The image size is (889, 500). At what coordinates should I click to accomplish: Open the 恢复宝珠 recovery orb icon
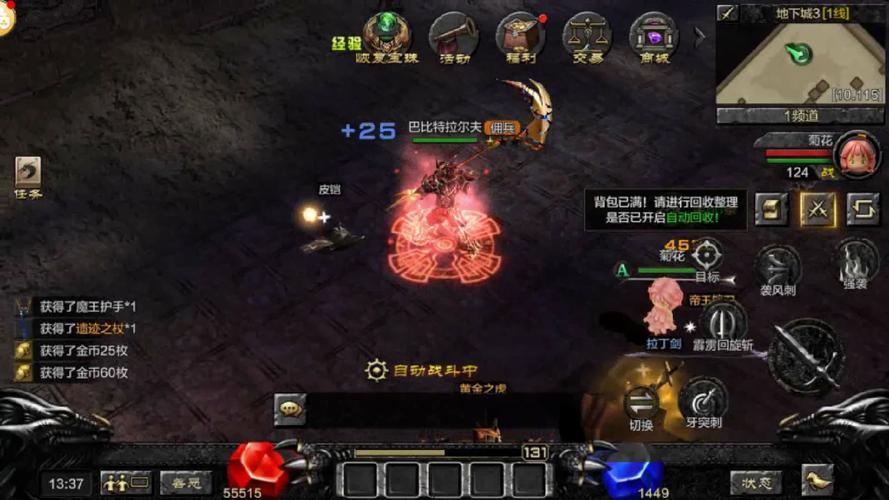pos(386,34)
